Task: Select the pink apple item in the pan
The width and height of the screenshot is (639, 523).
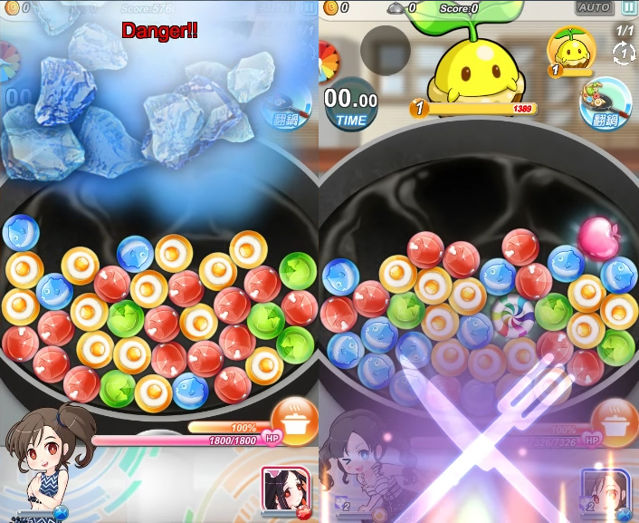Action: coord(599,234)
